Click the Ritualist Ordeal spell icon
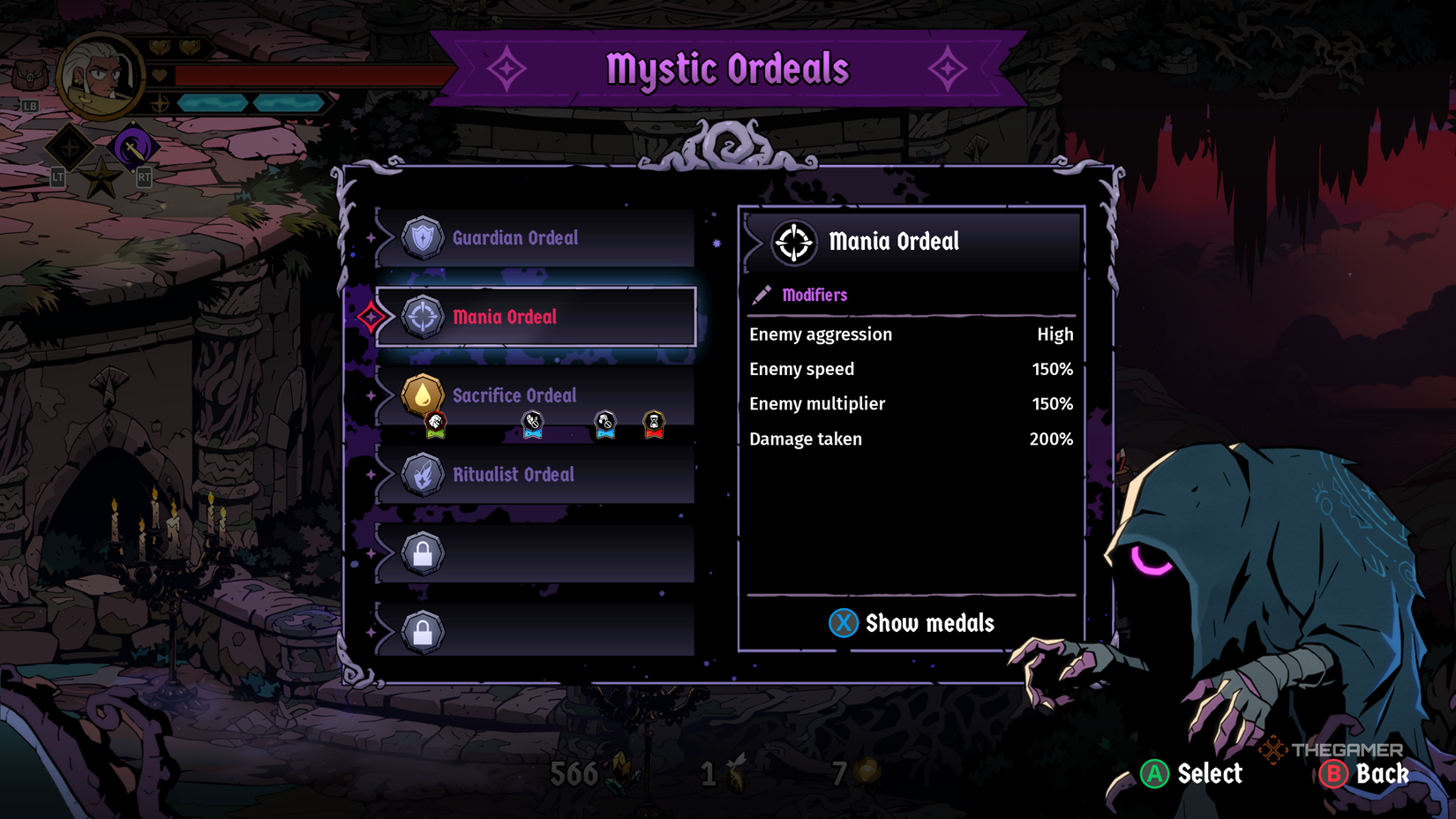 [x=421, y=474]
